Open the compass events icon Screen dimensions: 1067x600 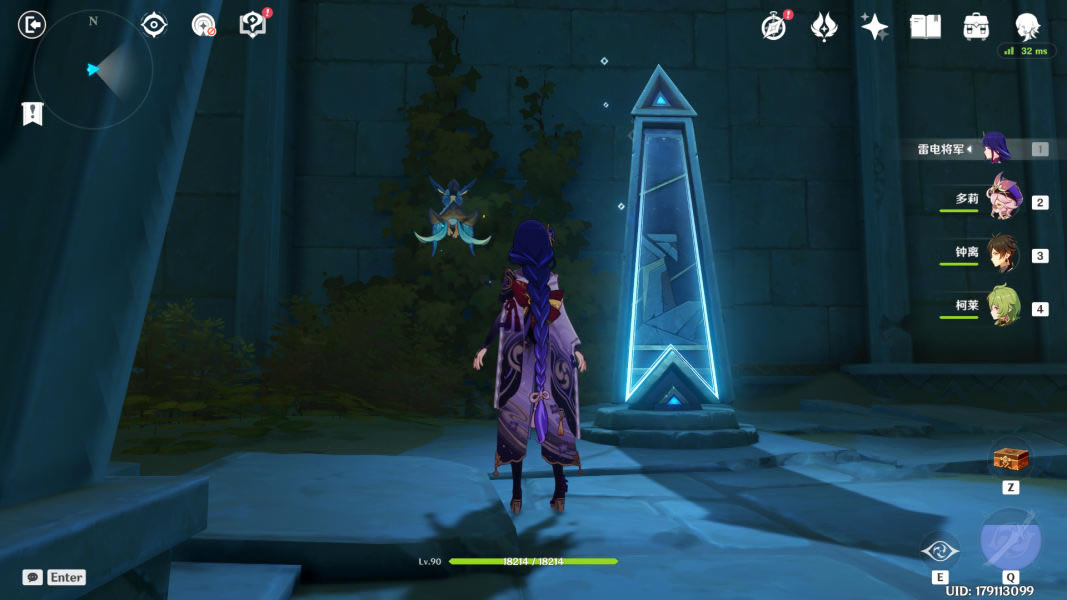point(773,27)
